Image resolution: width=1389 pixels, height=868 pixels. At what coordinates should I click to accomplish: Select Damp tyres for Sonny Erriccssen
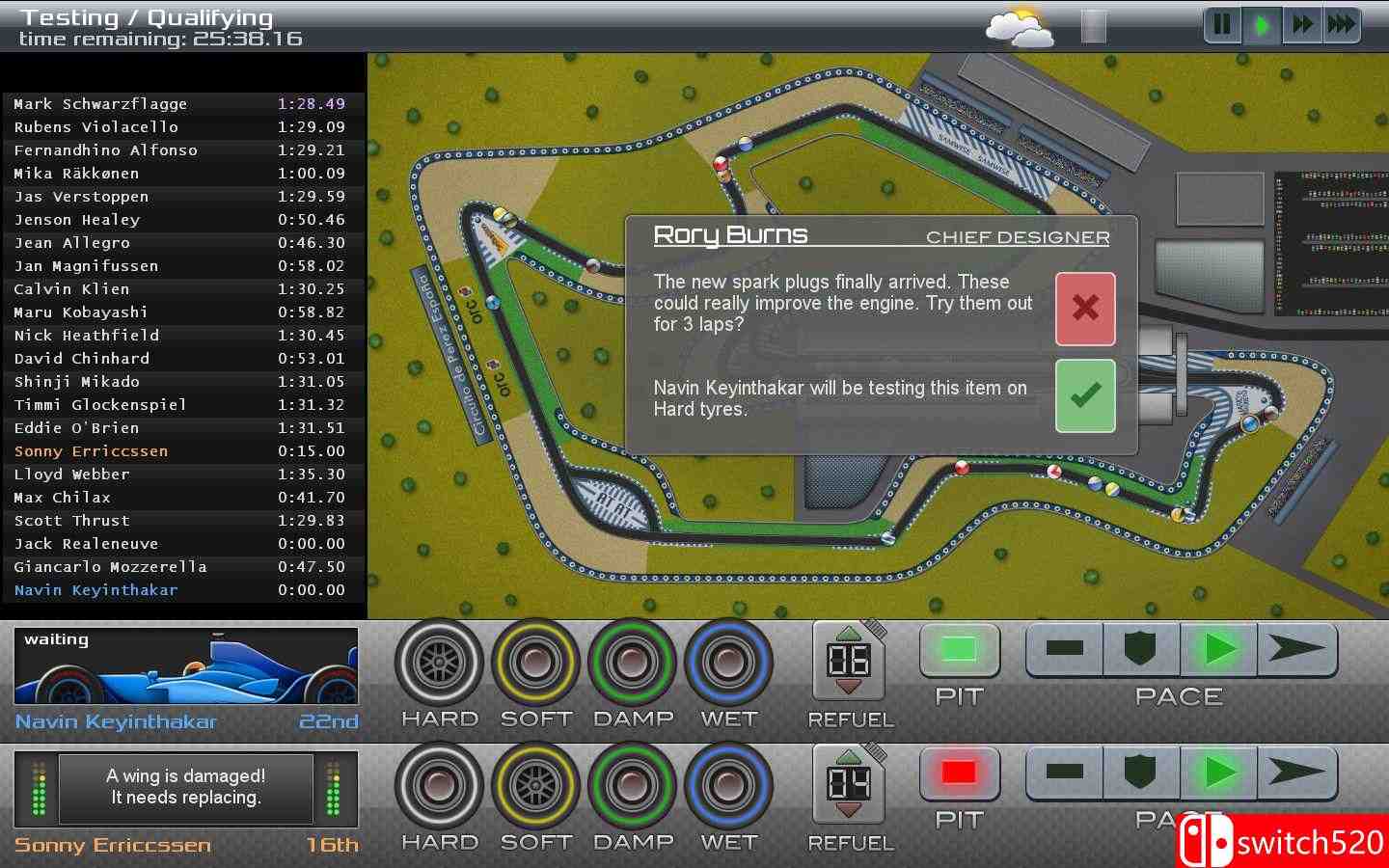633,788
